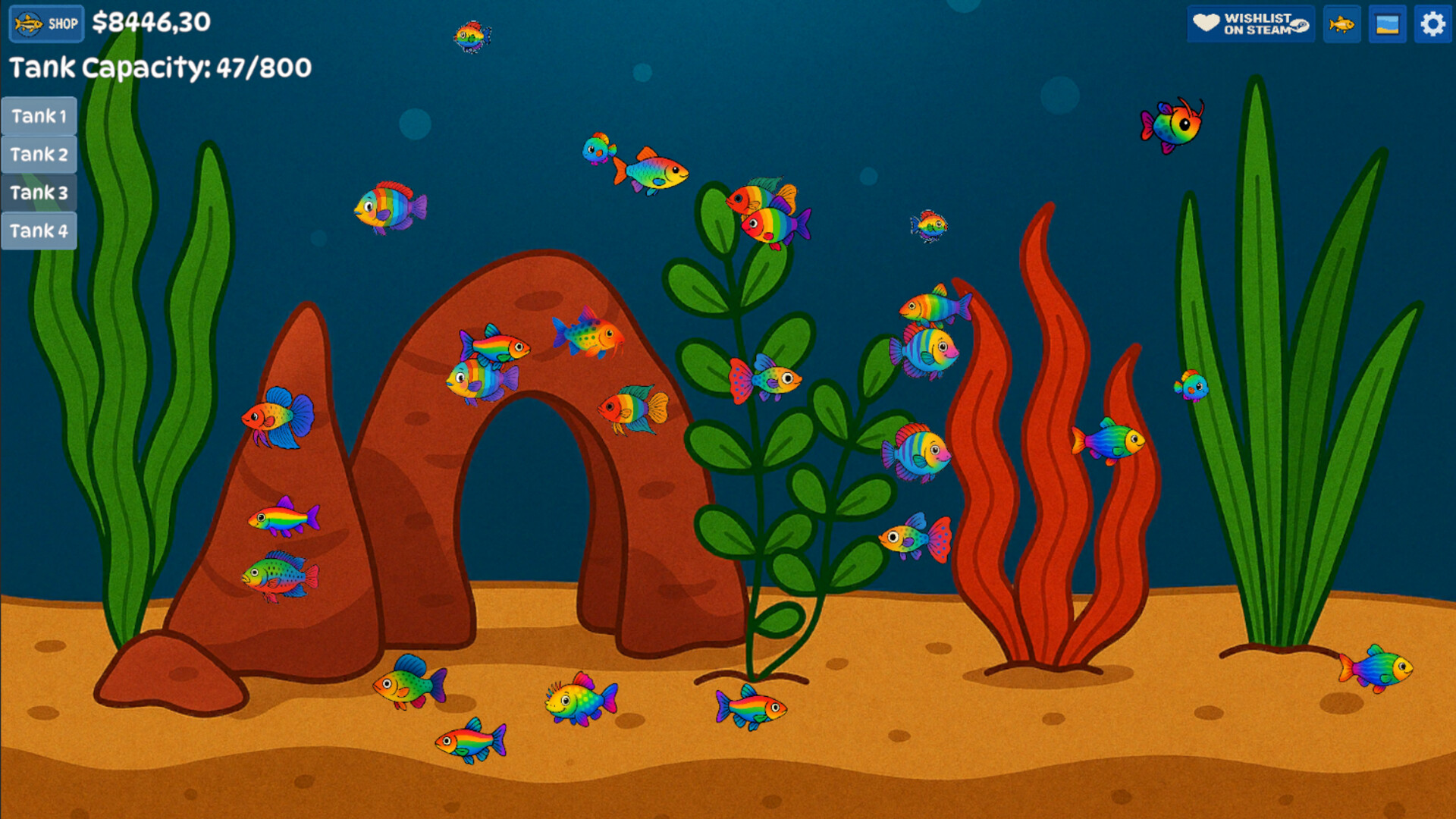This screenshot has width=1456, height=819.
Task: Open the Settings gear icon
Action: tap(1432, 24)
